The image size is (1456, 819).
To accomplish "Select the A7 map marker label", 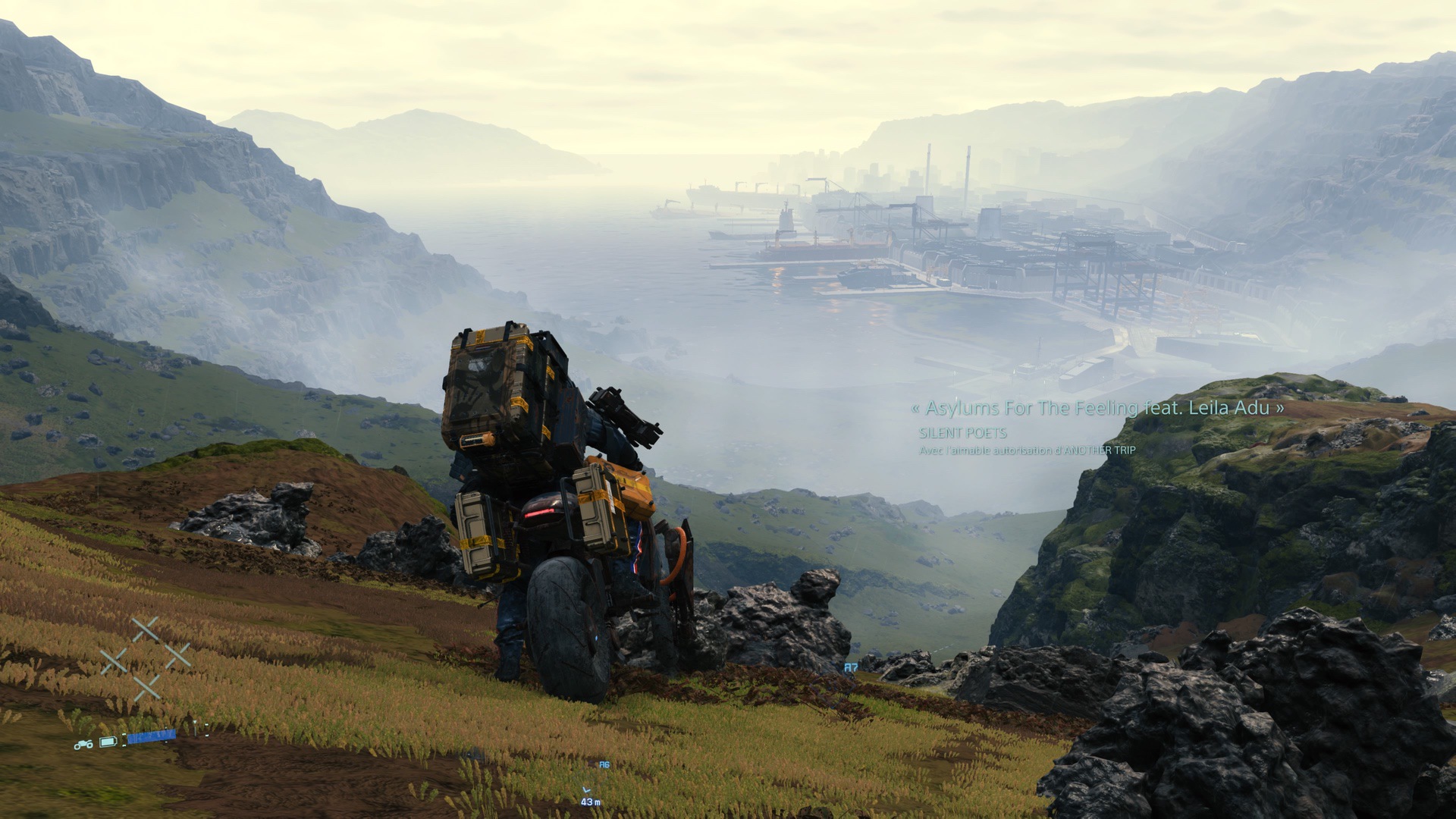I will click(x=851, y=668).
